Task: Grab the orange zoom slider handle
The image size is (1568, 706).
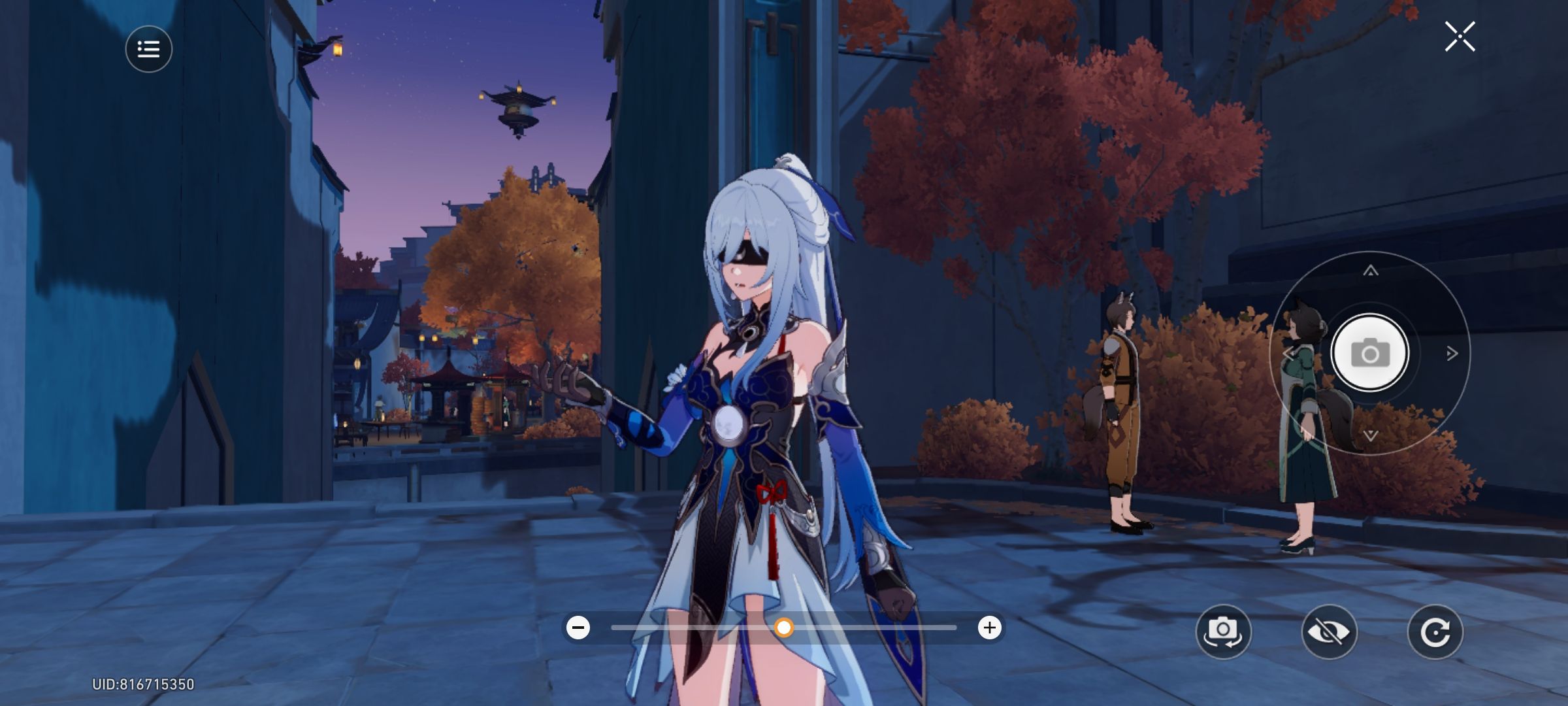Action: coord(785,628)
